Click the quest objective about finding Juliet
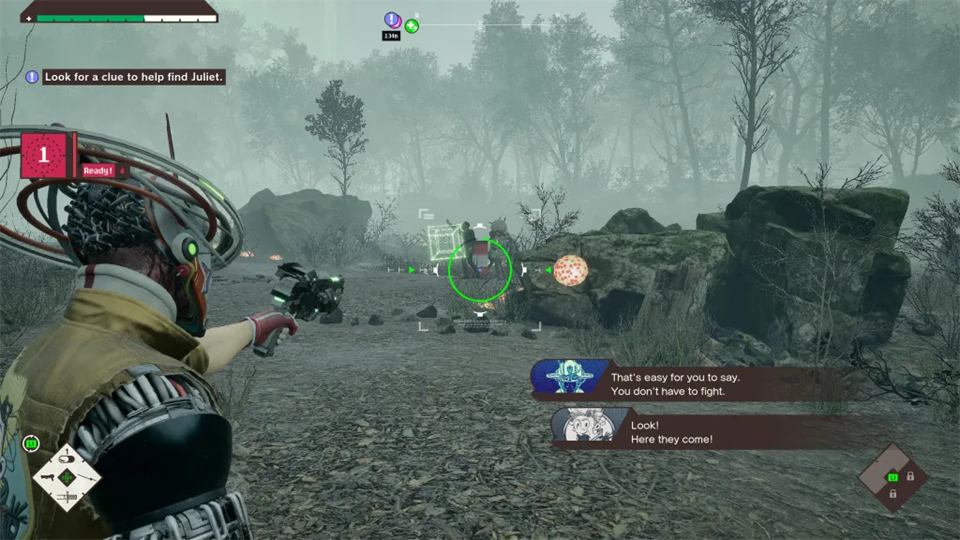The height and width of the screenshot is (540, 960). [133, 77]
